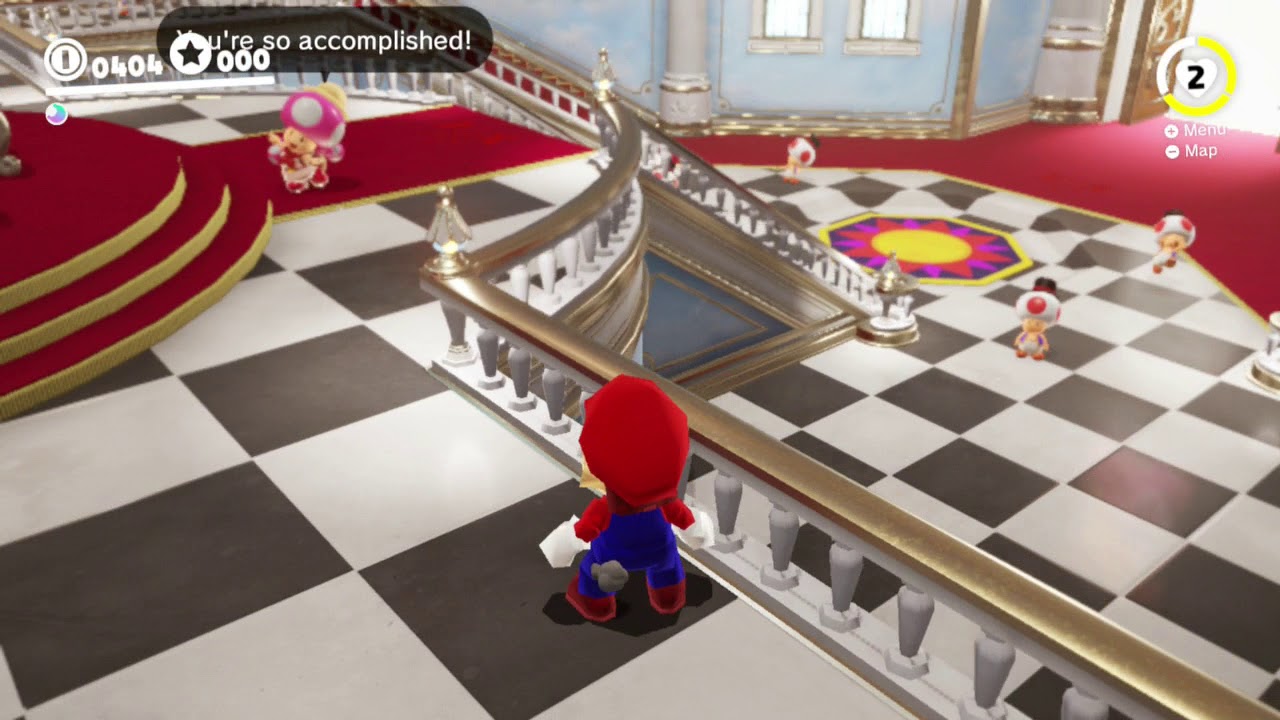Click the golden lamp on the banister
The width and height of the screenshot is (1280, 720).
tap(448, 240)
